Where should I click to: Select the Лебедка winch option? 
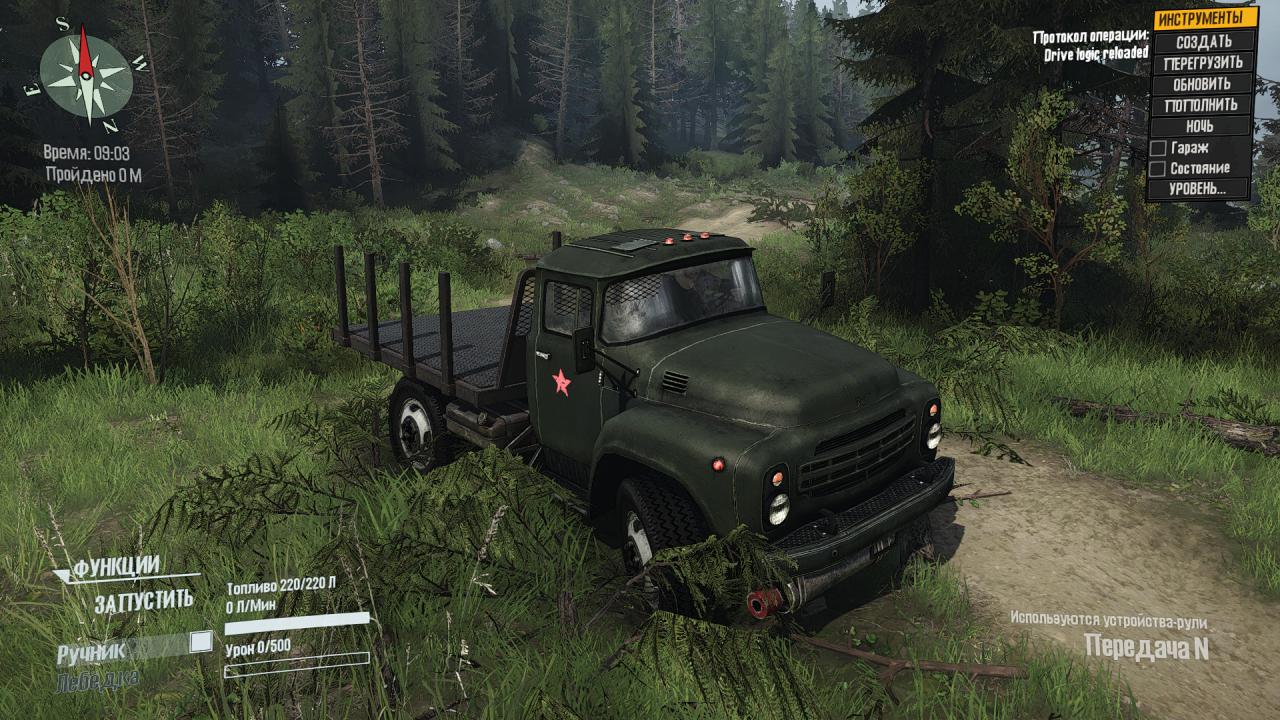[x=98, y=680]
